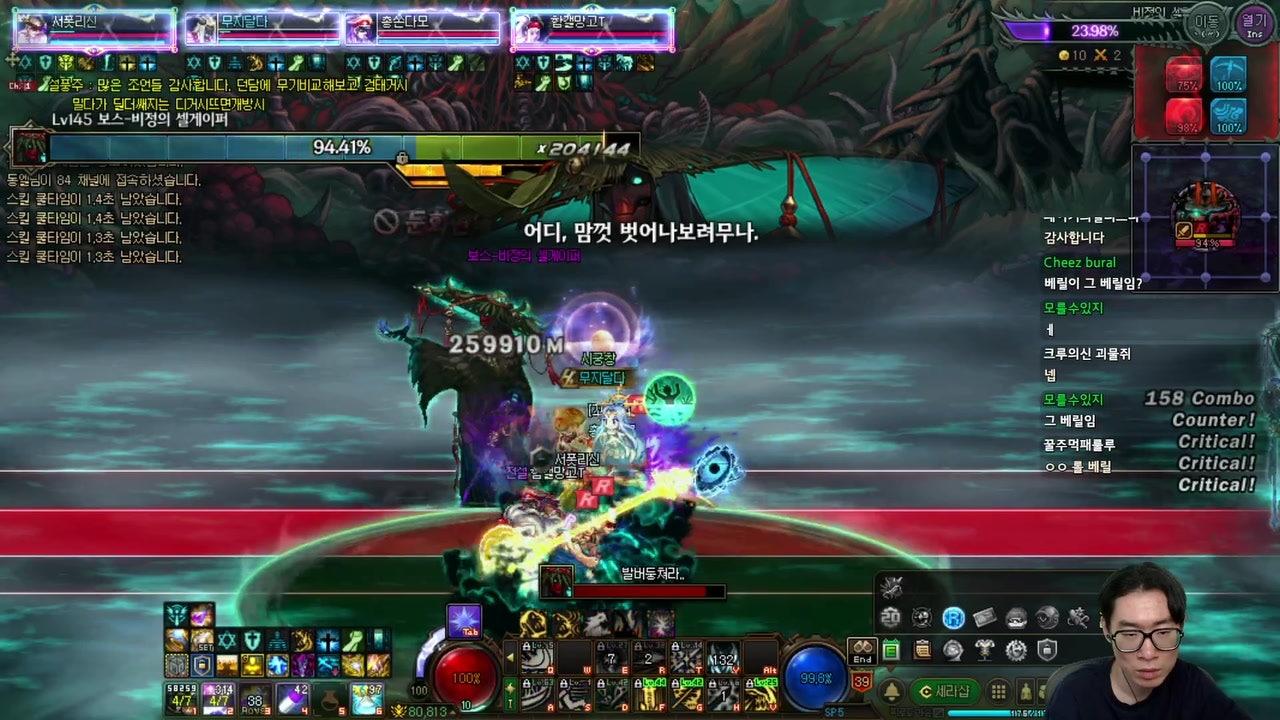
Task: Click the glowing blue R reward icon
Action: point(954,617)
